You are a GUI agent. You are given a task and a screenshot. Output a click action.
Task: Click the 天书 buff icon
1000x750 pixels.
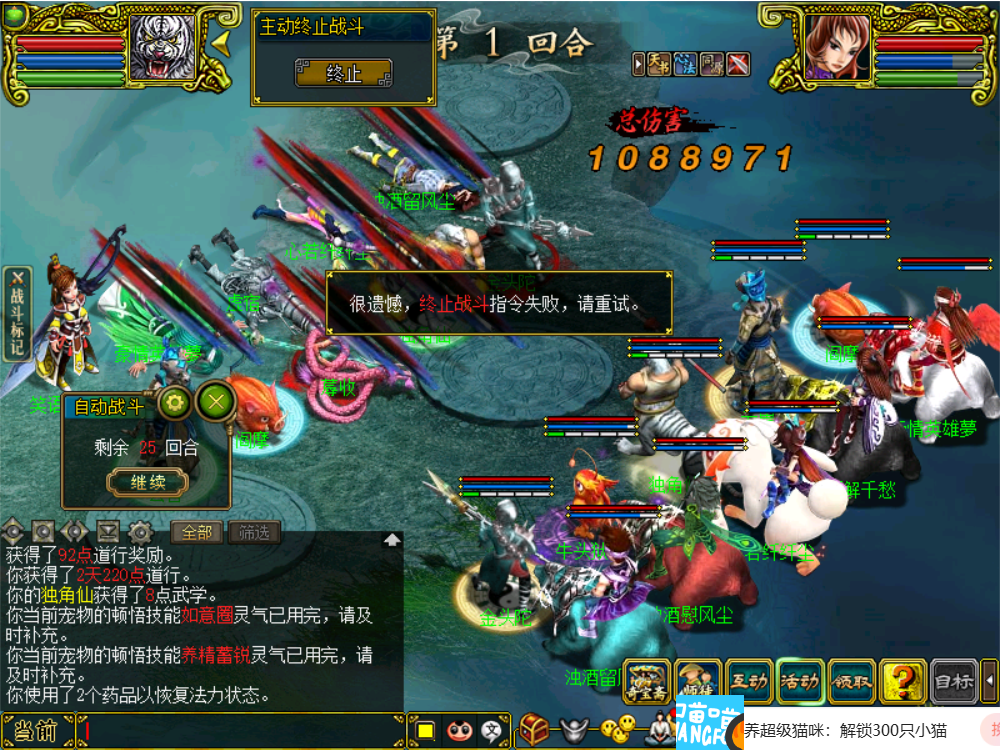658,64
